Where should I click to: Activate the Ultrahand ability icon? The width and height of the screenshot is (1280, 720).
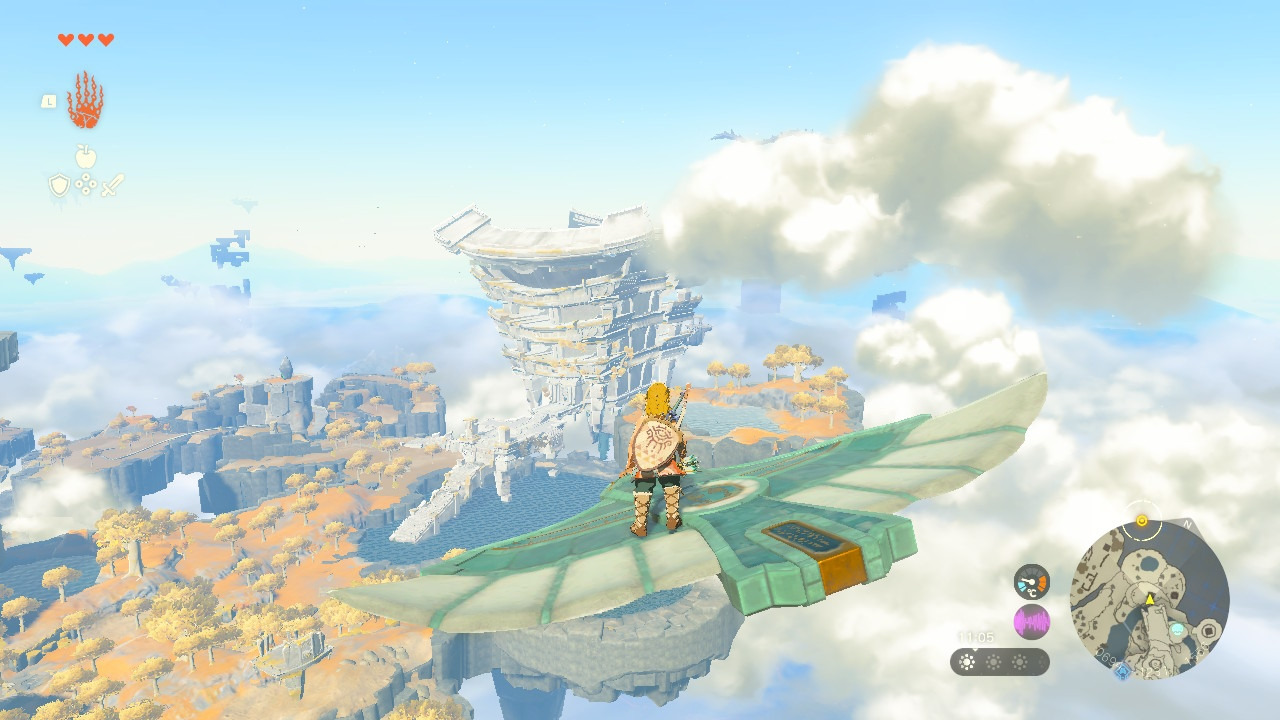point(85,100)
